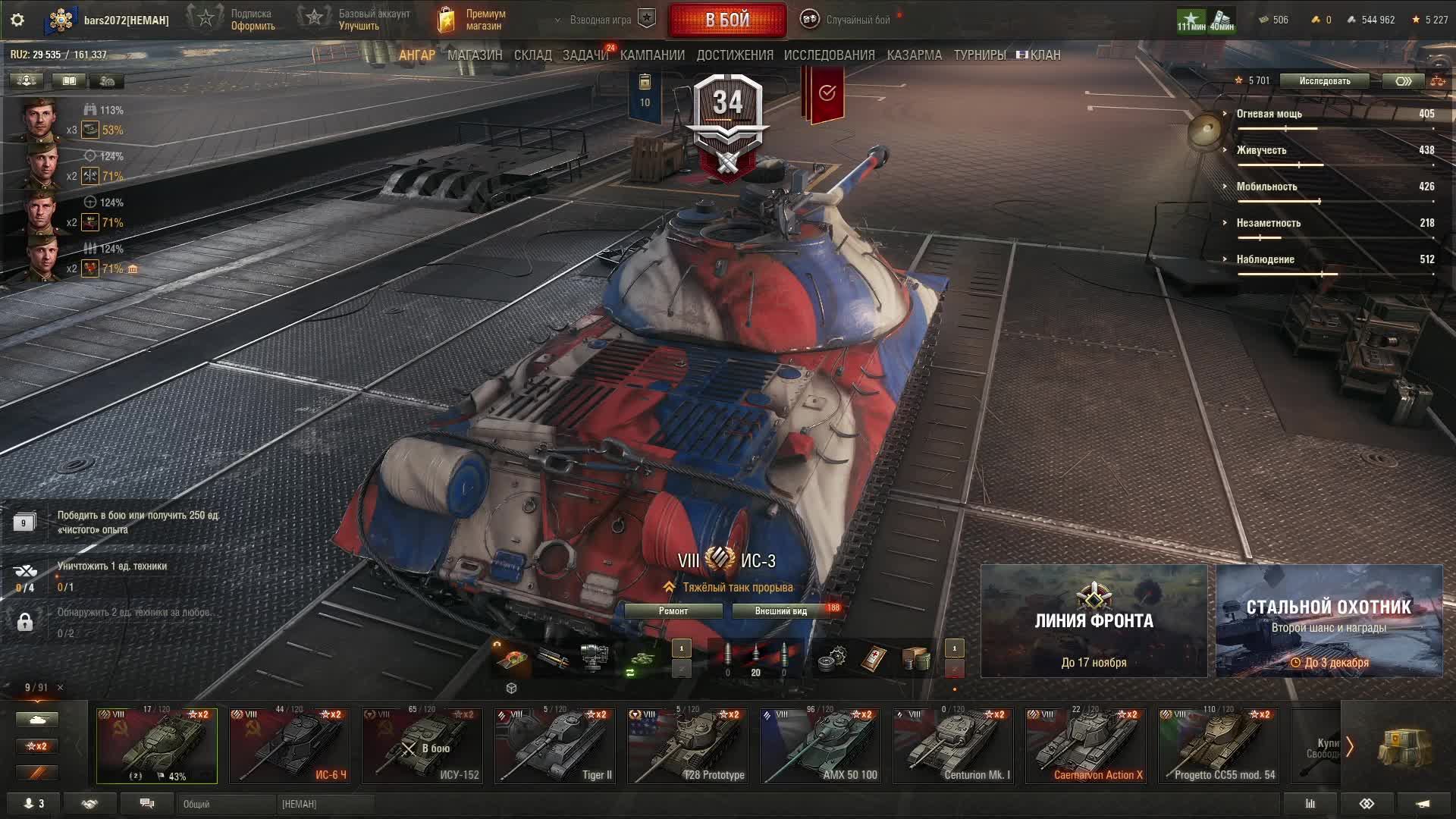1456x819 pixels.
Task: Open the Линия фронта event banner
Action: click(x=1094, y=621)
